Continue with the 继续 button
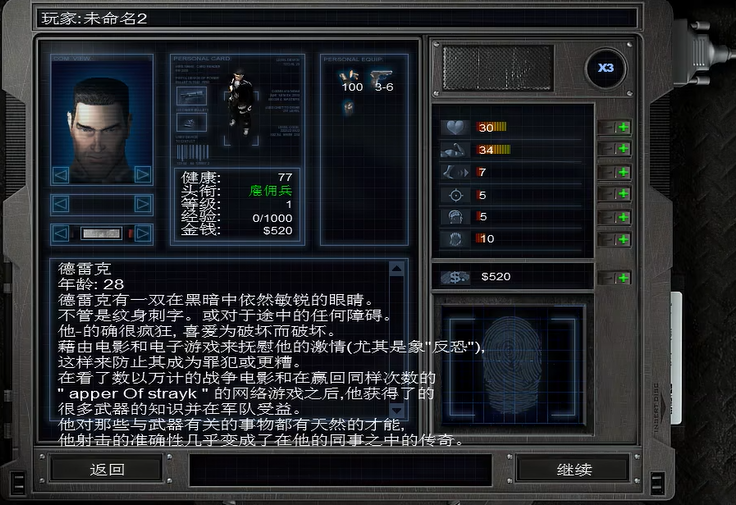 coord(574,469)
